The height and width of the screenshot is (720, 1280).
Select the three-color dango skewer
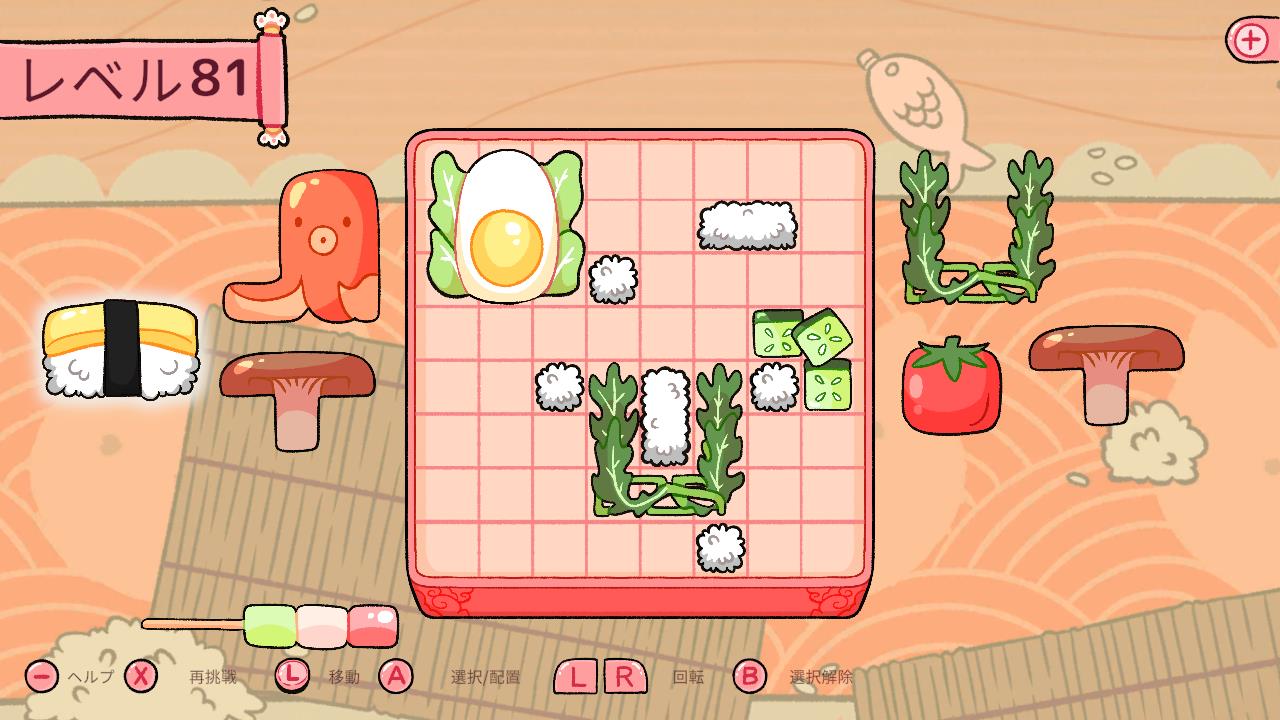[x=320, y=625]
